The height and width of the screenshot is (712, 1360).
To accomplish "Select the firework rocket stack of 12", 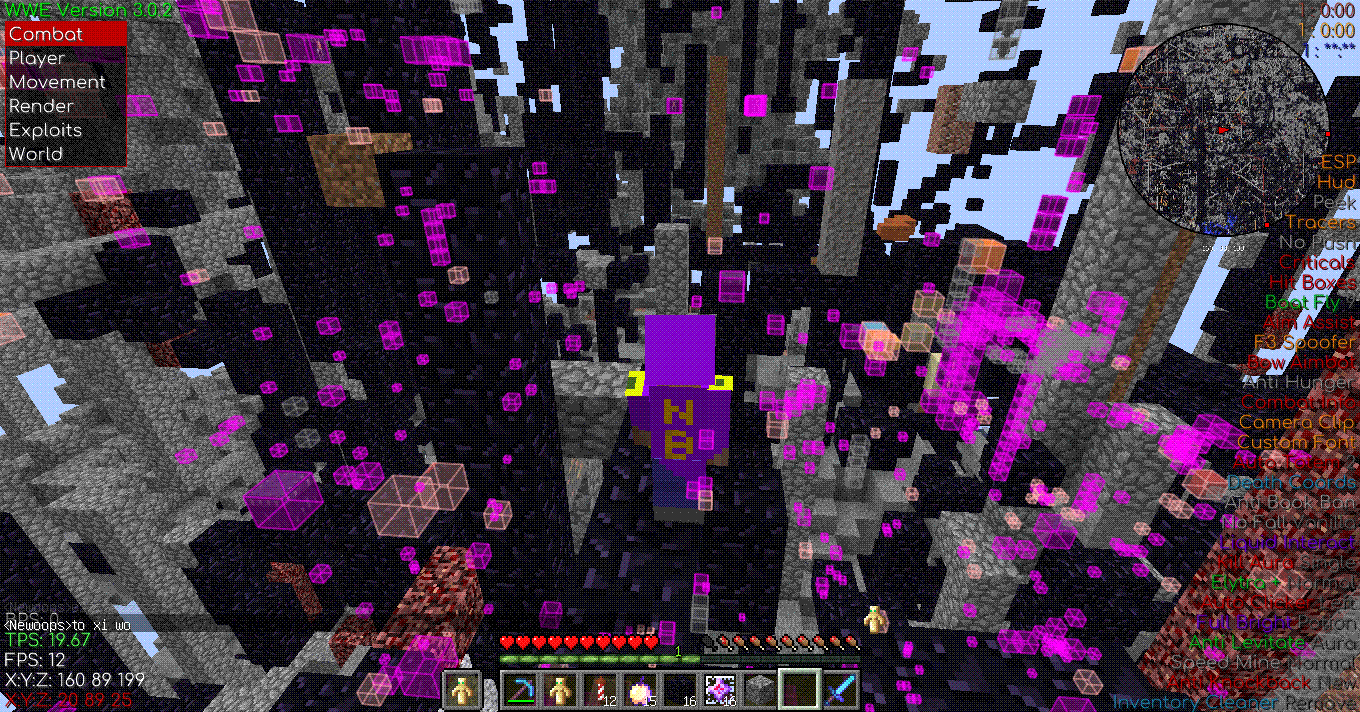I will (600, 690).
